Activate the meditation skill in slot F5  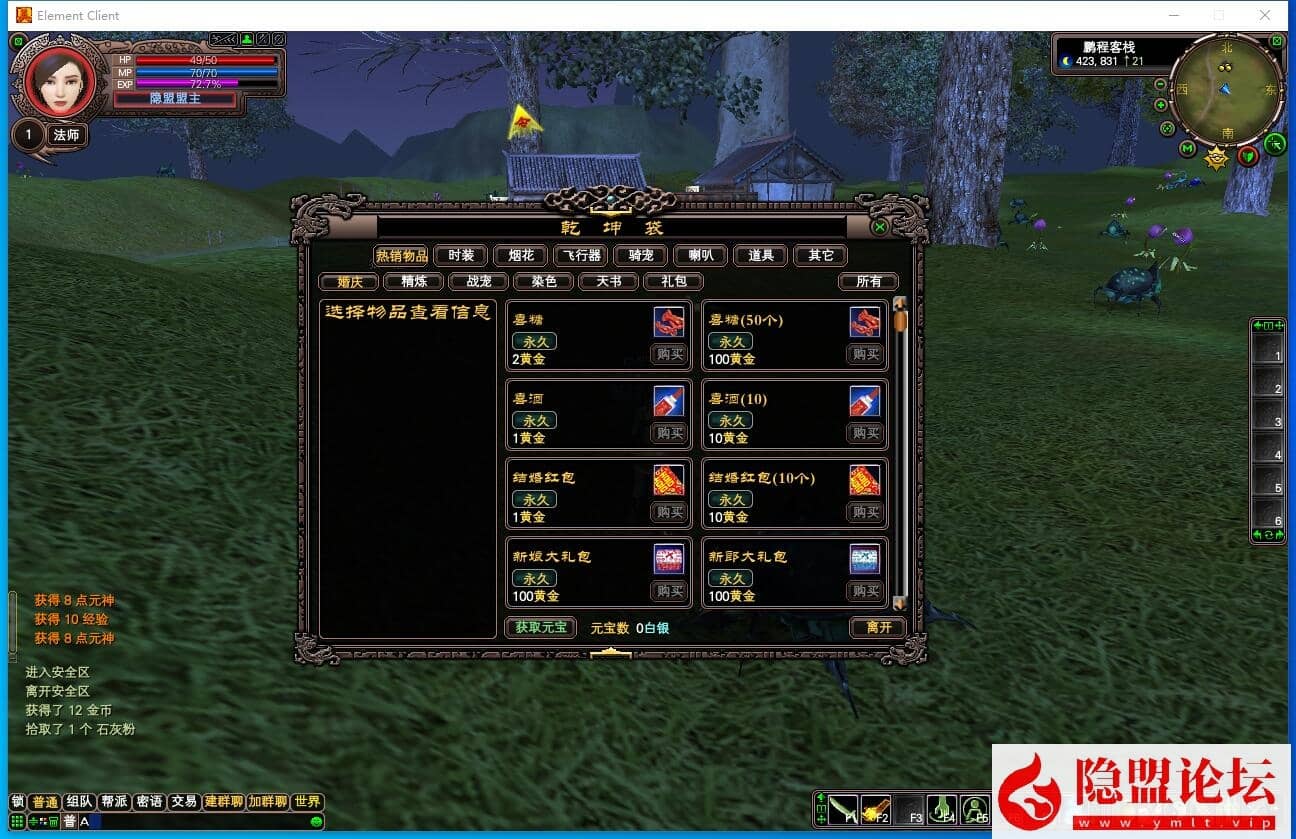973,809
